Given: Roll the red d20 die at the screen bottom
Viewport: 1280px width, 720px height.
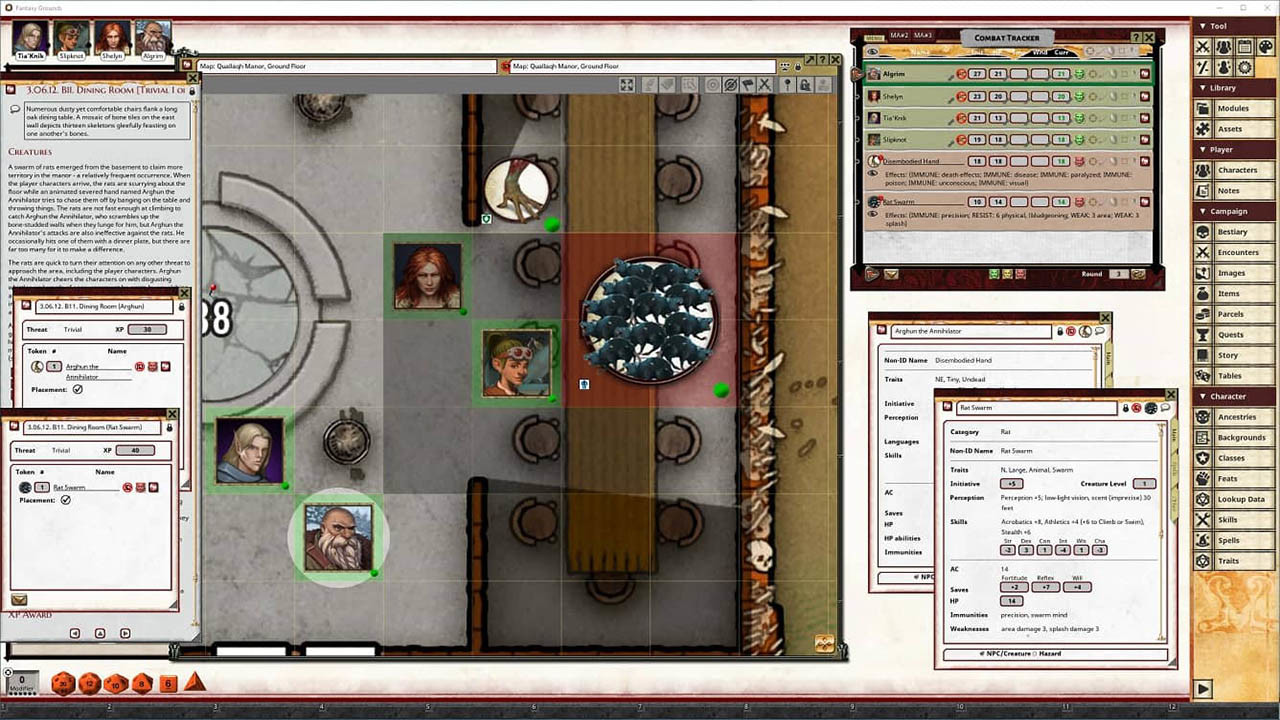Looking at the screenshot, I should [x=62, y=682].
